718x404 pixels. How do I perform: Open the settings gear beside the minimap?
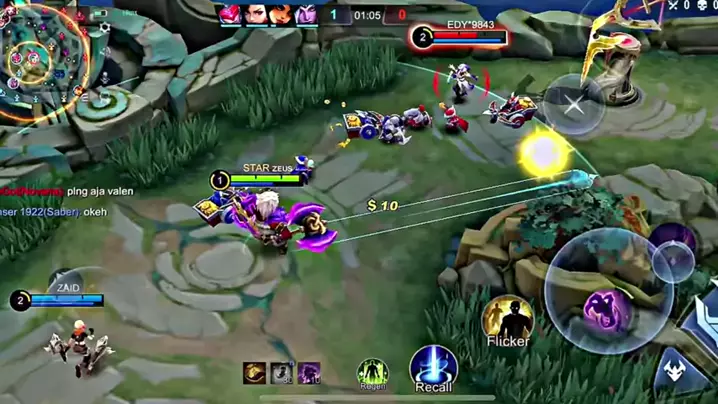(x=105, y=28)
